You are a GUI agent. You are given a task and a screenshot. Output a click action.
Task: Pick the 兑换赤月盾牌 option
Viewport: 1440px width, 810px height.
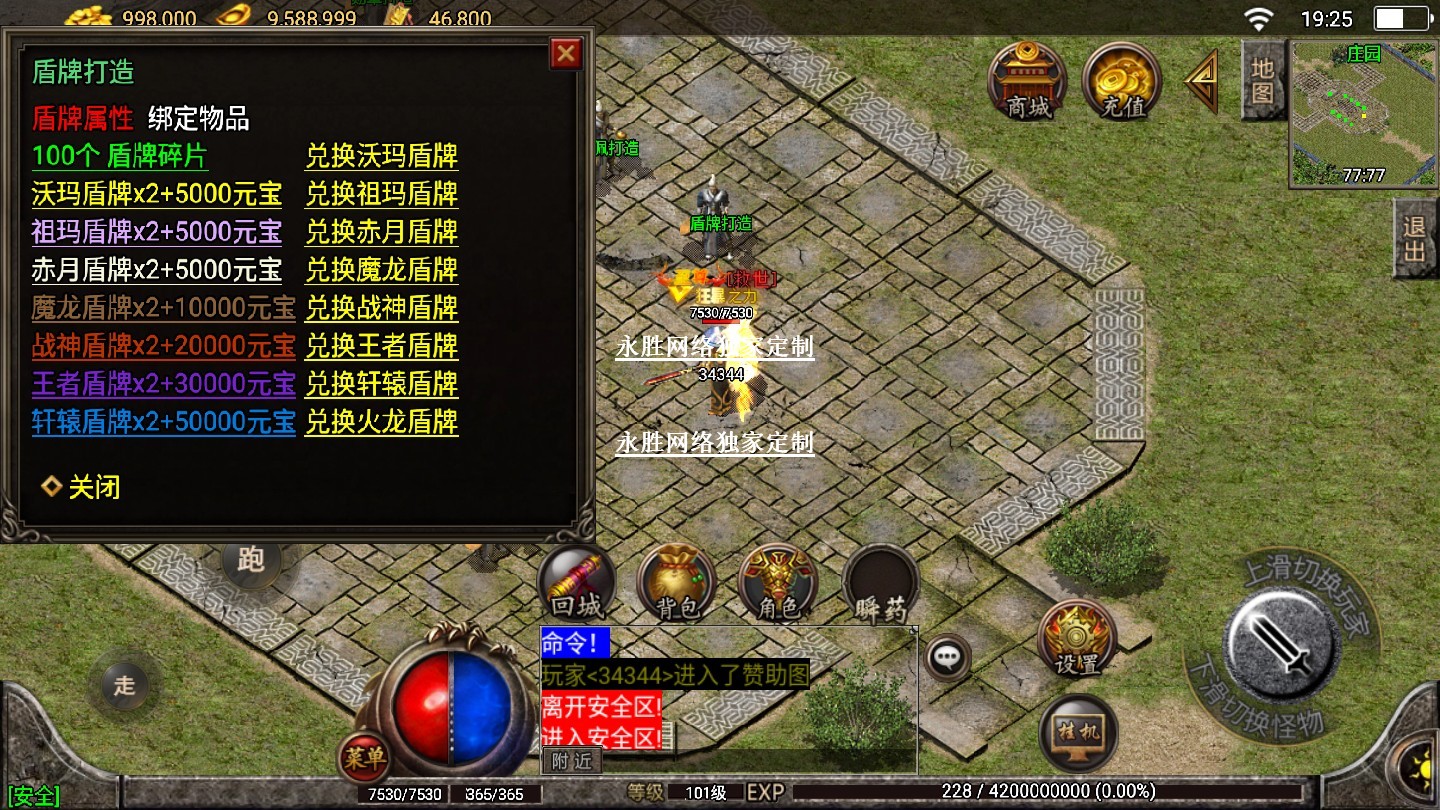pos(381,232)
